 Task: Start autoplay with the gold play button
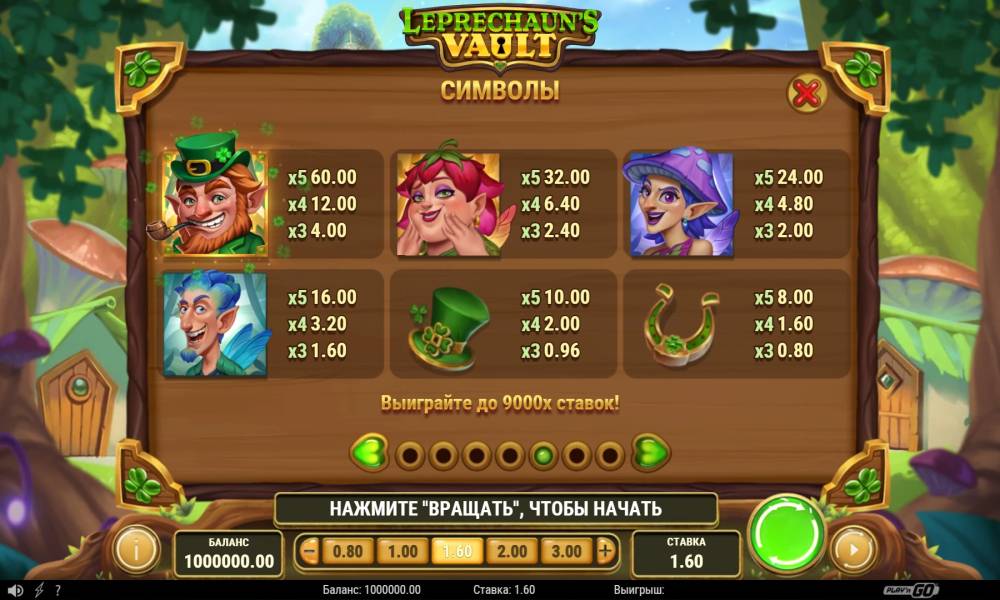854,549
